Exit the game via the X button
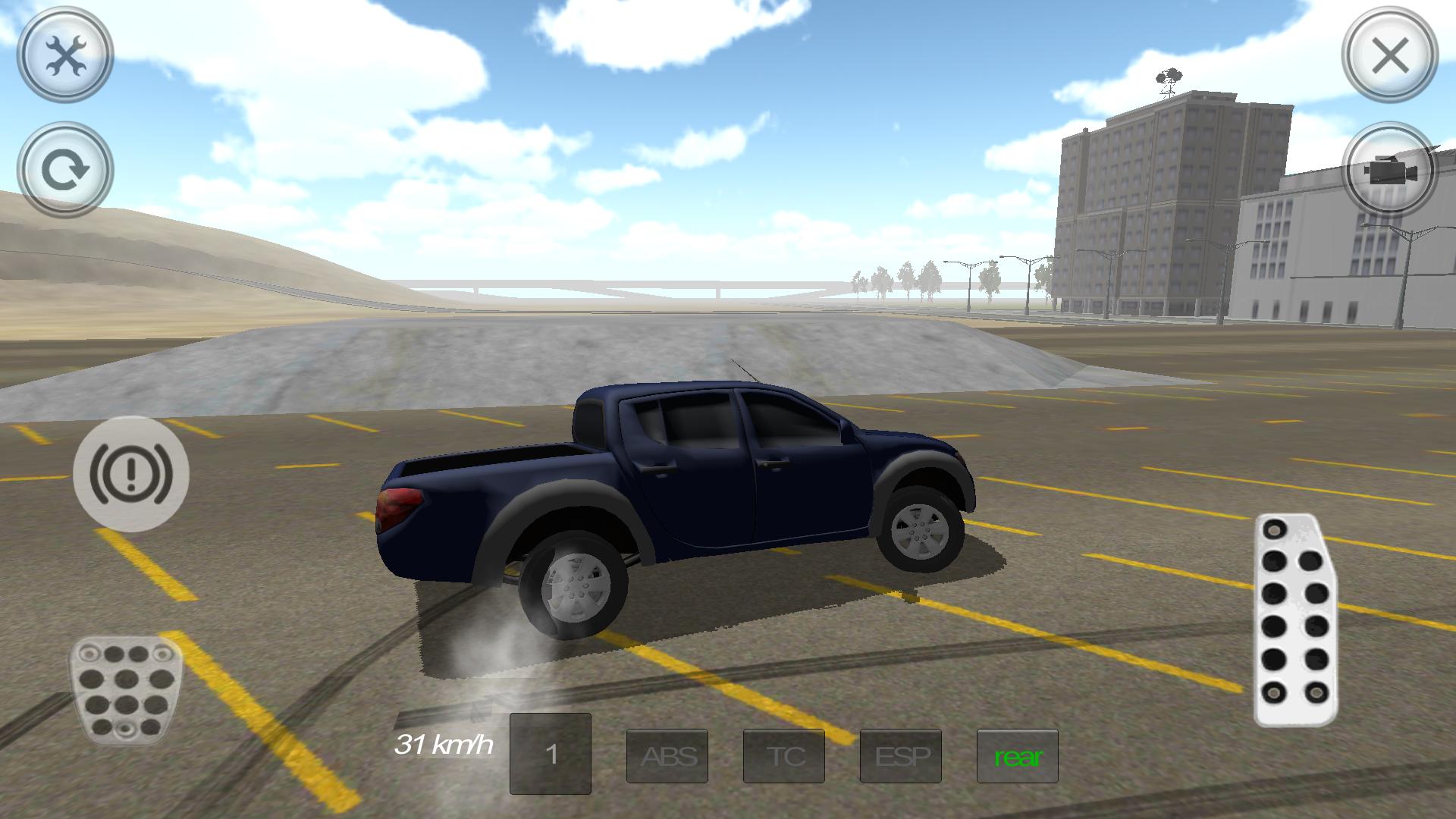This screenshot has width=1456, height=819. point(1390,55)
